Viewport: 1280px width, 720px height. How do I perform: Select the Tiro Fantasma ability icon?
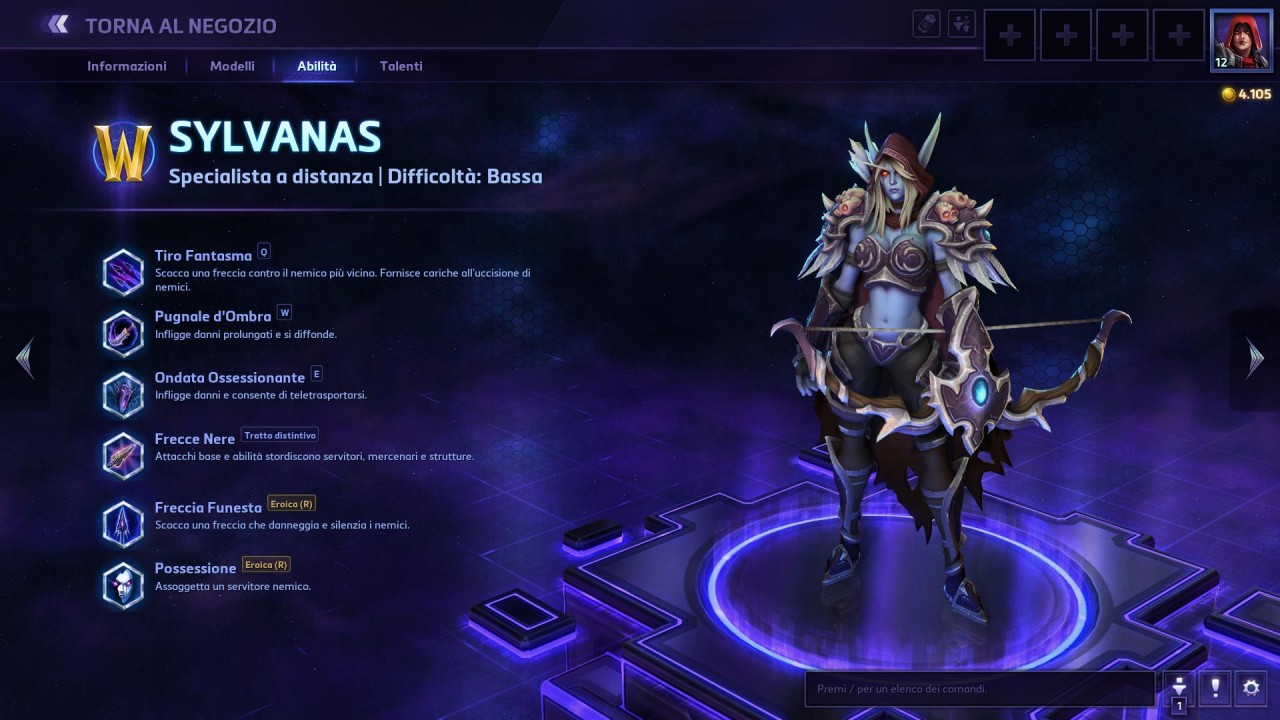[123, 272]
